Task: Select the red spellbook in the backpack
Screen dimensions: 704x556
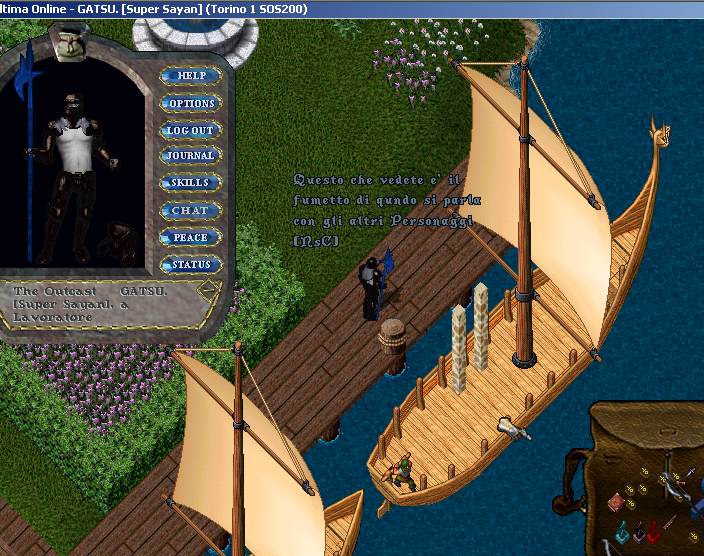Action: point(614,503)
